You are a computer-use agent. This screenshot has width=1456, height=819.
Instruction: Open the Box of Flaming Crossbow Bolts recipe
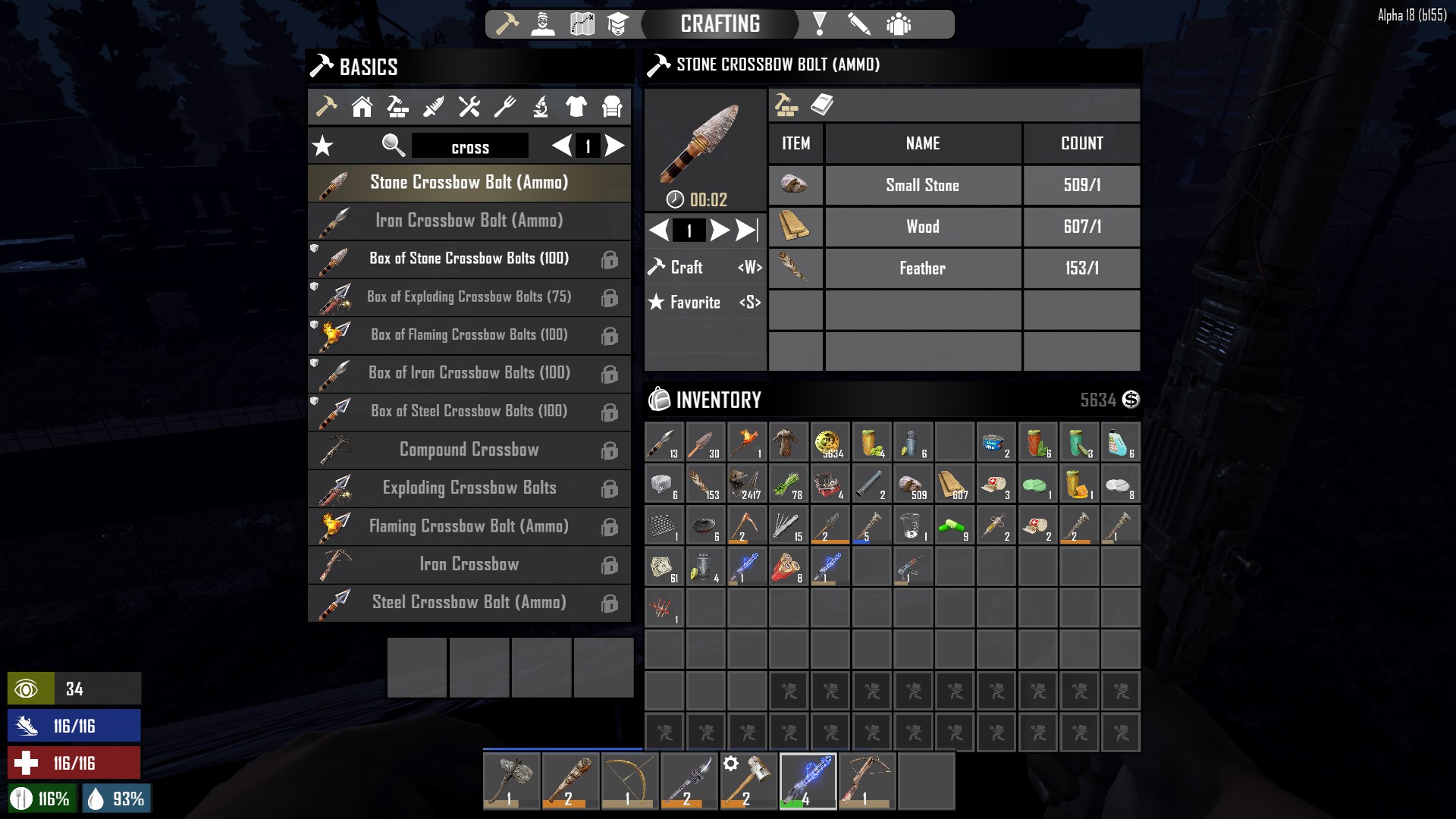tap(469, 335)
